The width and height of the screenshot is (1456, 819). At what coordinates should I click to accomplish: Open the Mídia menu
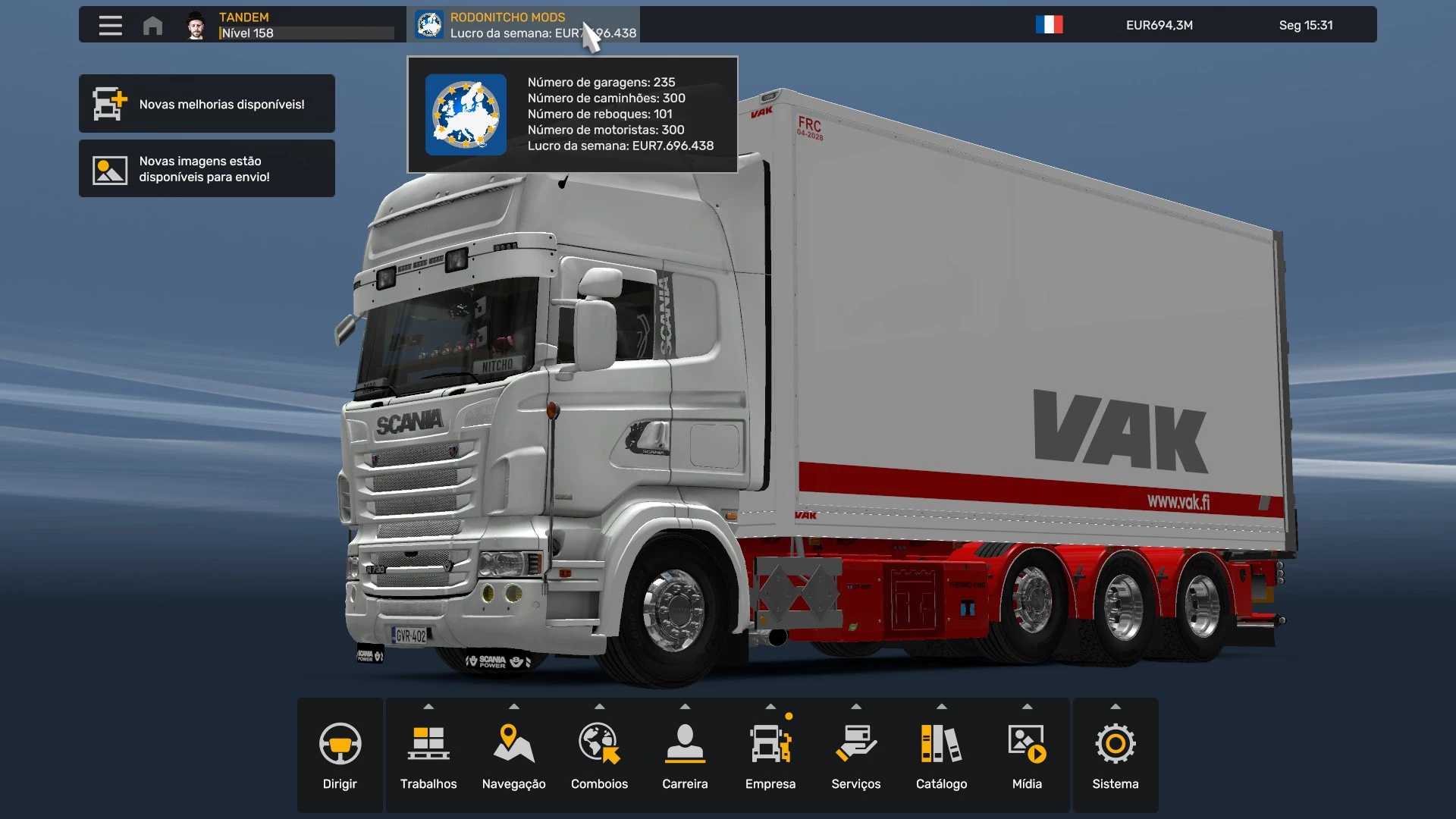1027,755
